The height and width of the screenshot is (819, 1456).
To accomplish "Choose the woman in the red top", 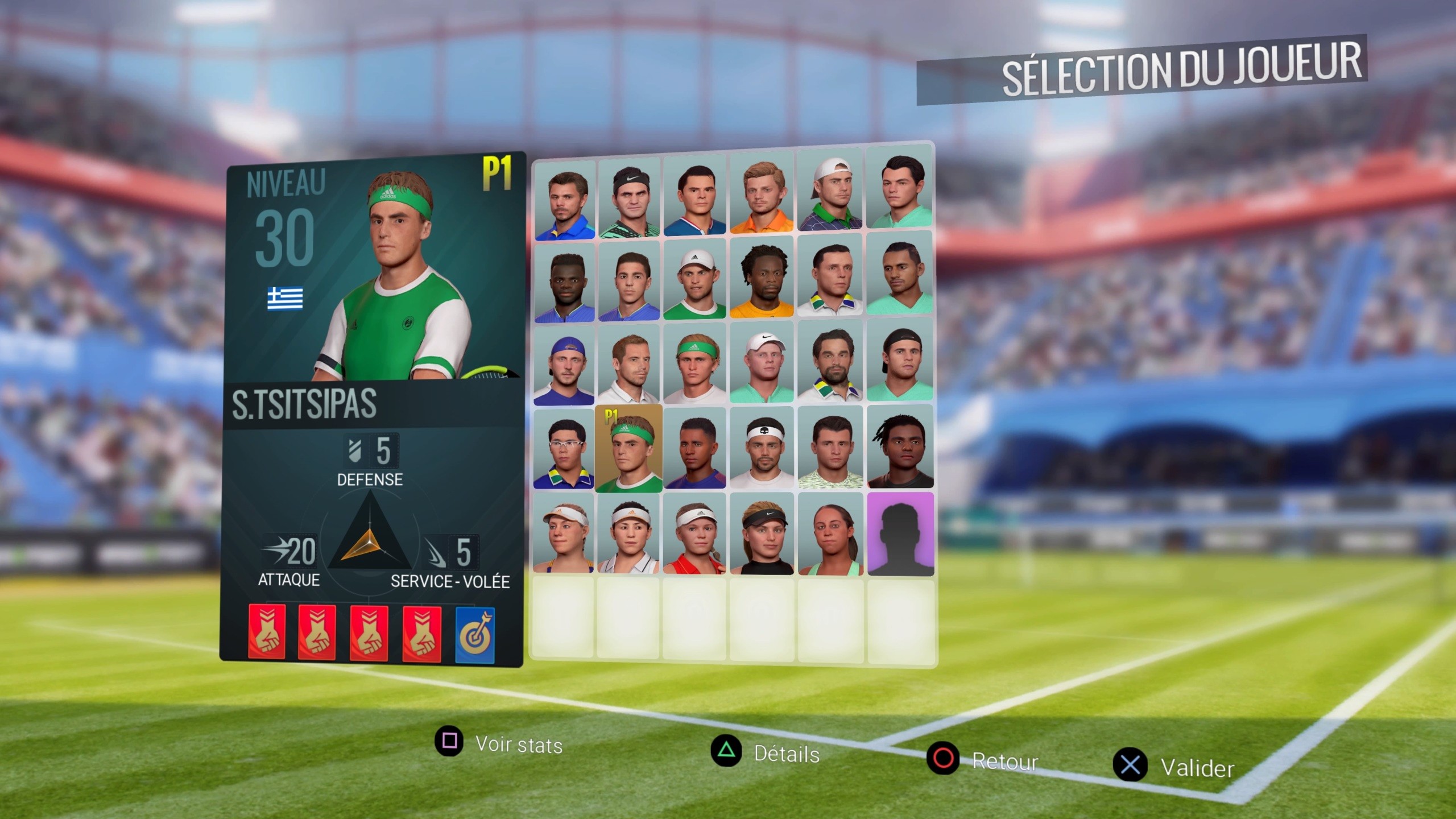I will (x=694, y=535).
